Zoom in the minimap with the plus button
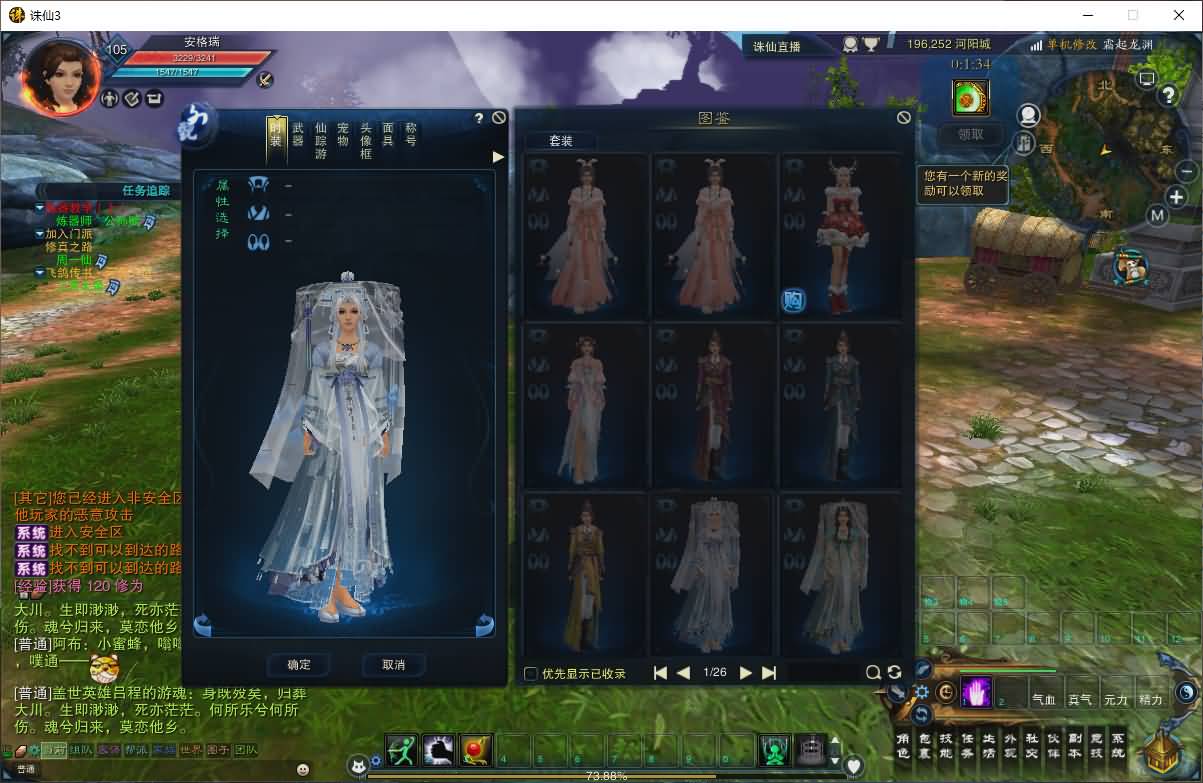This screenshot has height=783, width=1203. coord(1176,197)
